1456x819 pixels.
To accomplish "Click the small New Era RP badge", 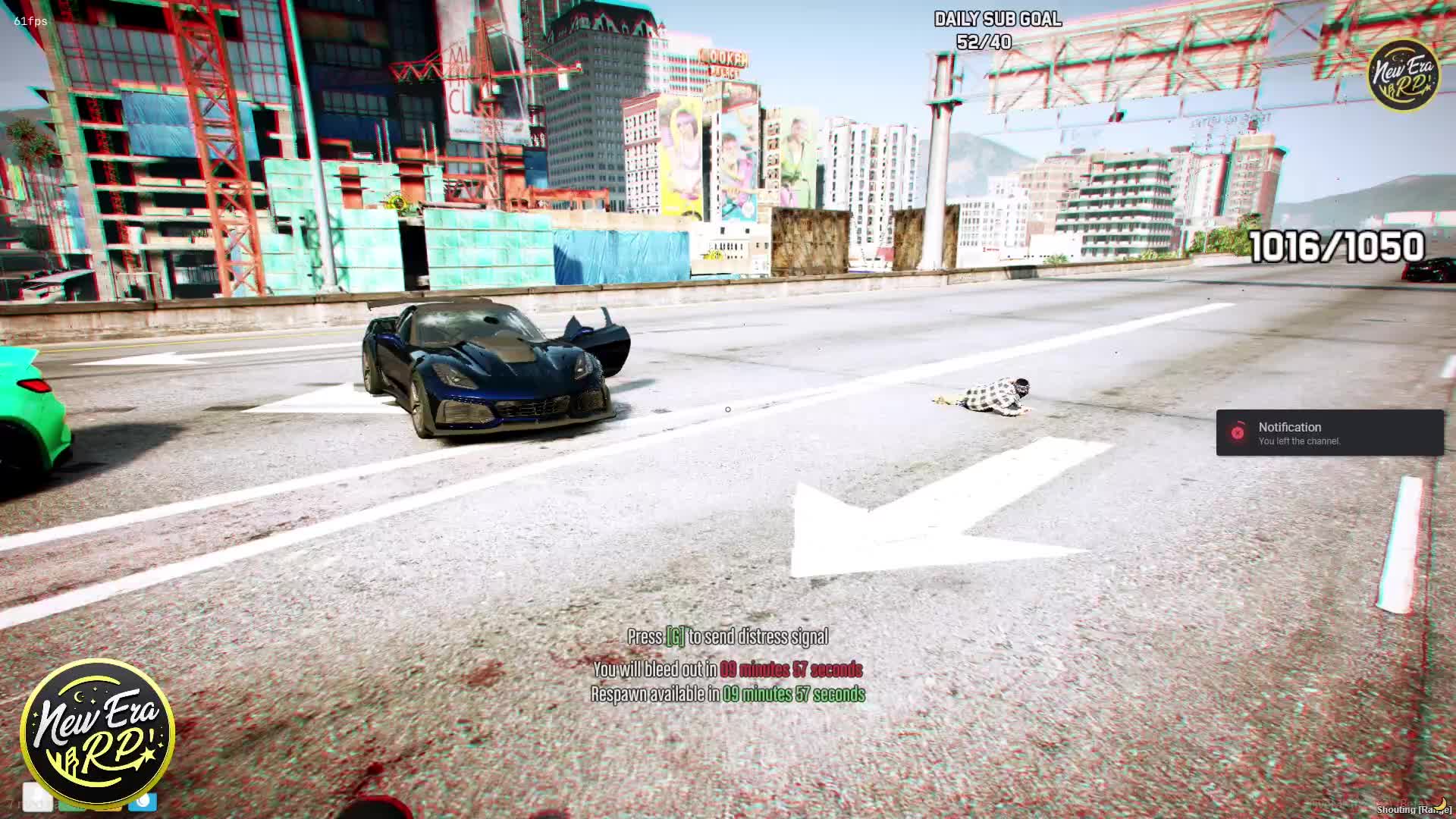I will click(1404, 75).
